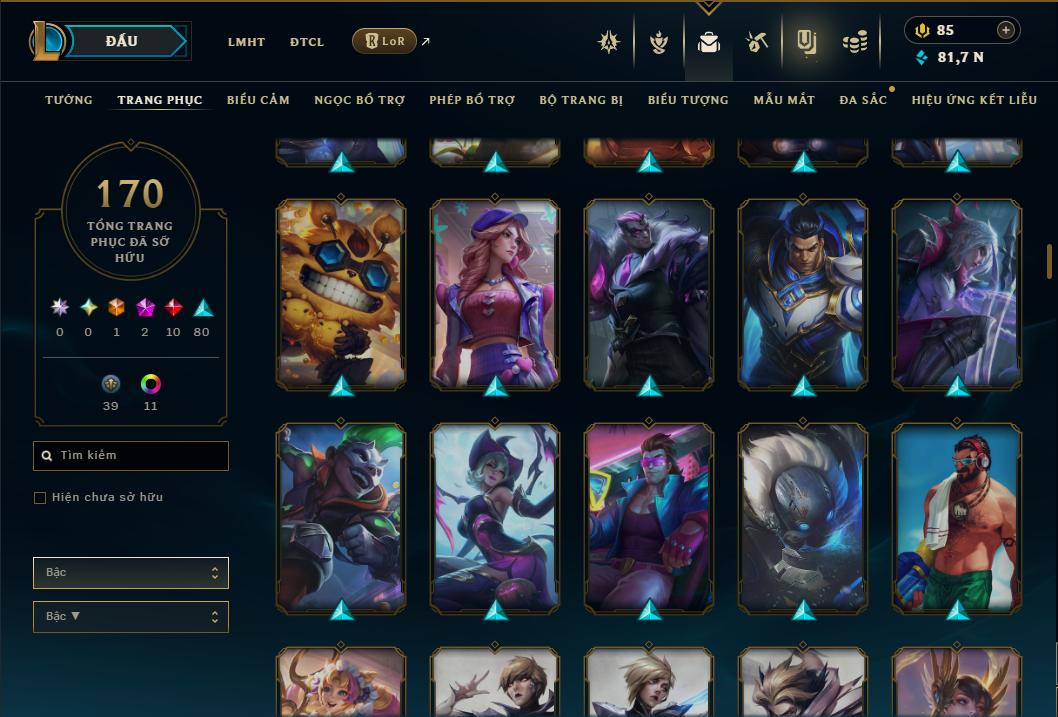This screenshot has width=1058, height=717.
Task: Switch to the MẪU MẮT wards tab
Action: (x=784, y=100)
